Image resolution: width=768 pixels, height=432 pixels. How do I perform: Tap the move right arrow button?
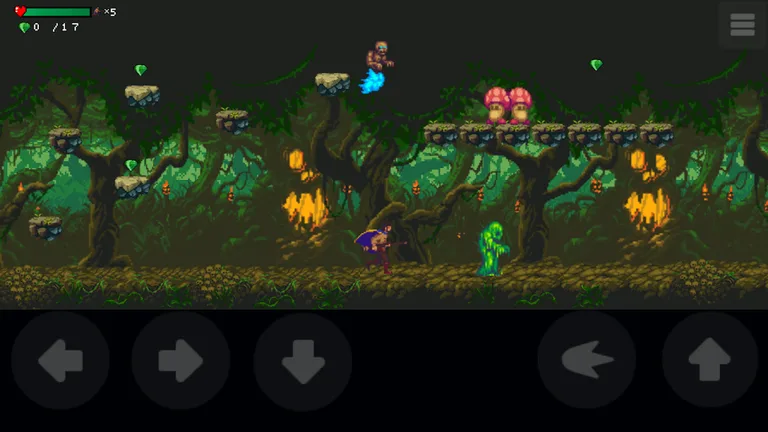[181, 361]
